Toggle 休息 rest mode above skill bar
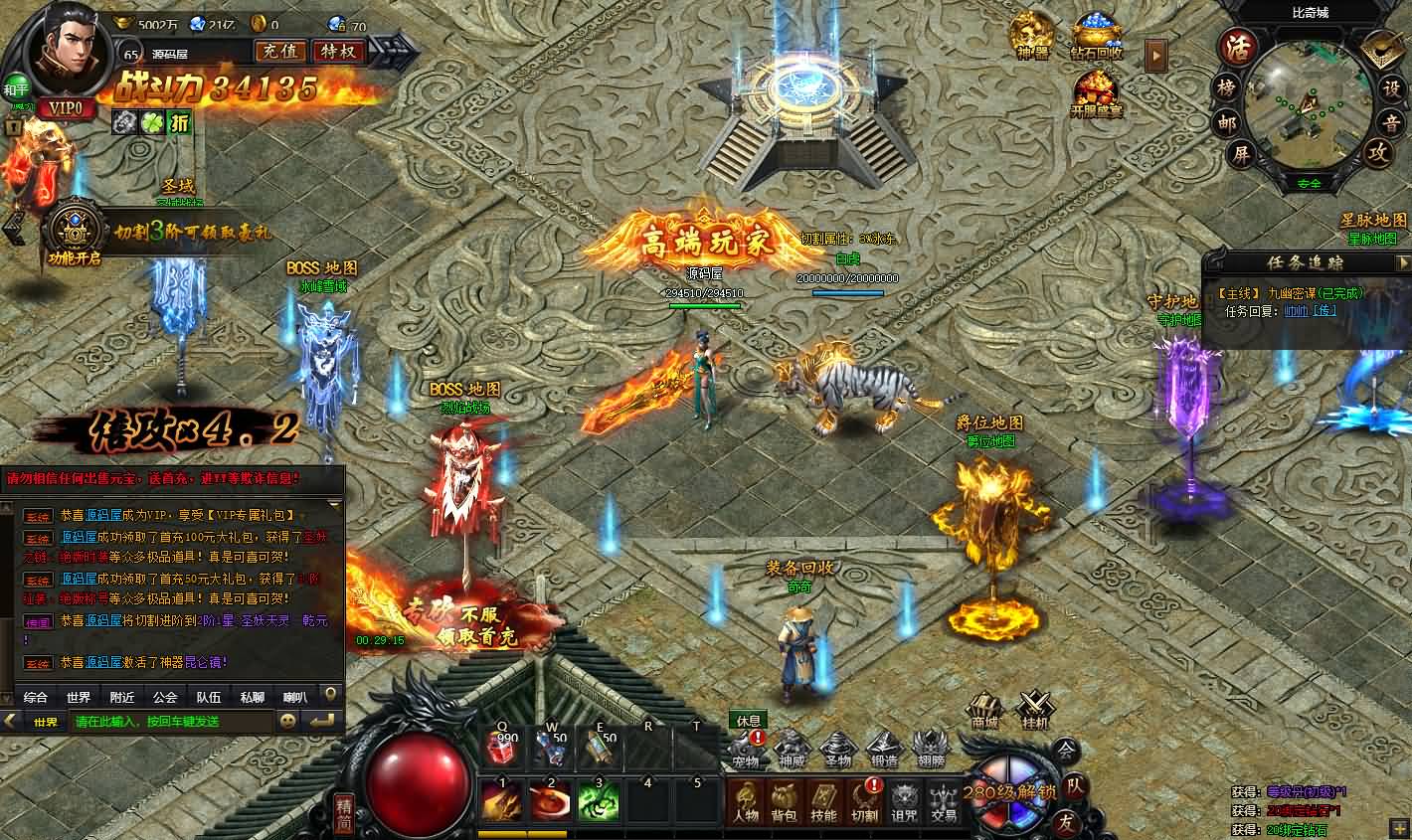Image resolution: width=1412 pixels, height=840 pixels. click(x=748, y=722)
